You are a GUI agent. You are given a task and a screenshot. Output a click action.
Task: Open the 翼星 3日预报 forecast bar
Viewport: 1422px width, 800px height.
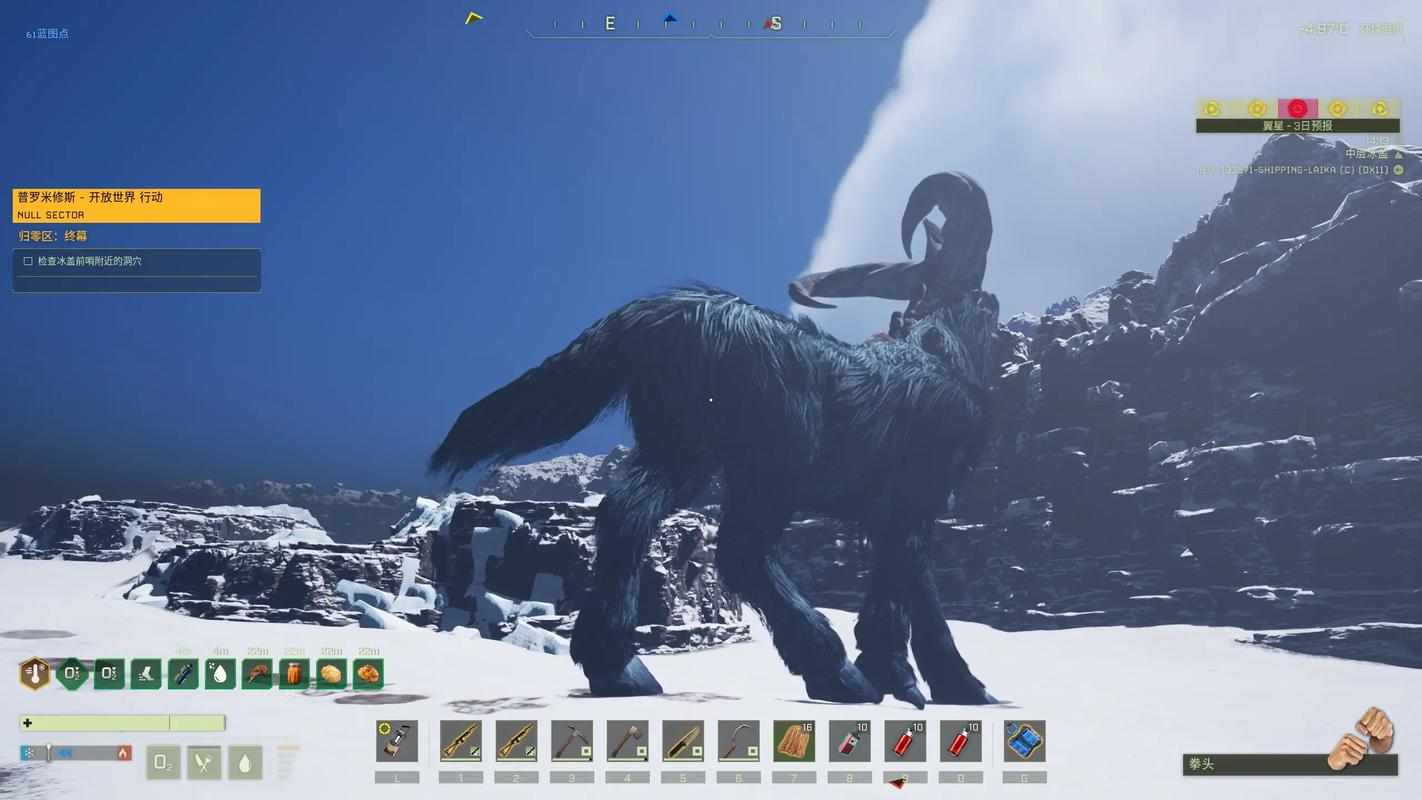pyautogui.click(x=1297, y=126)
